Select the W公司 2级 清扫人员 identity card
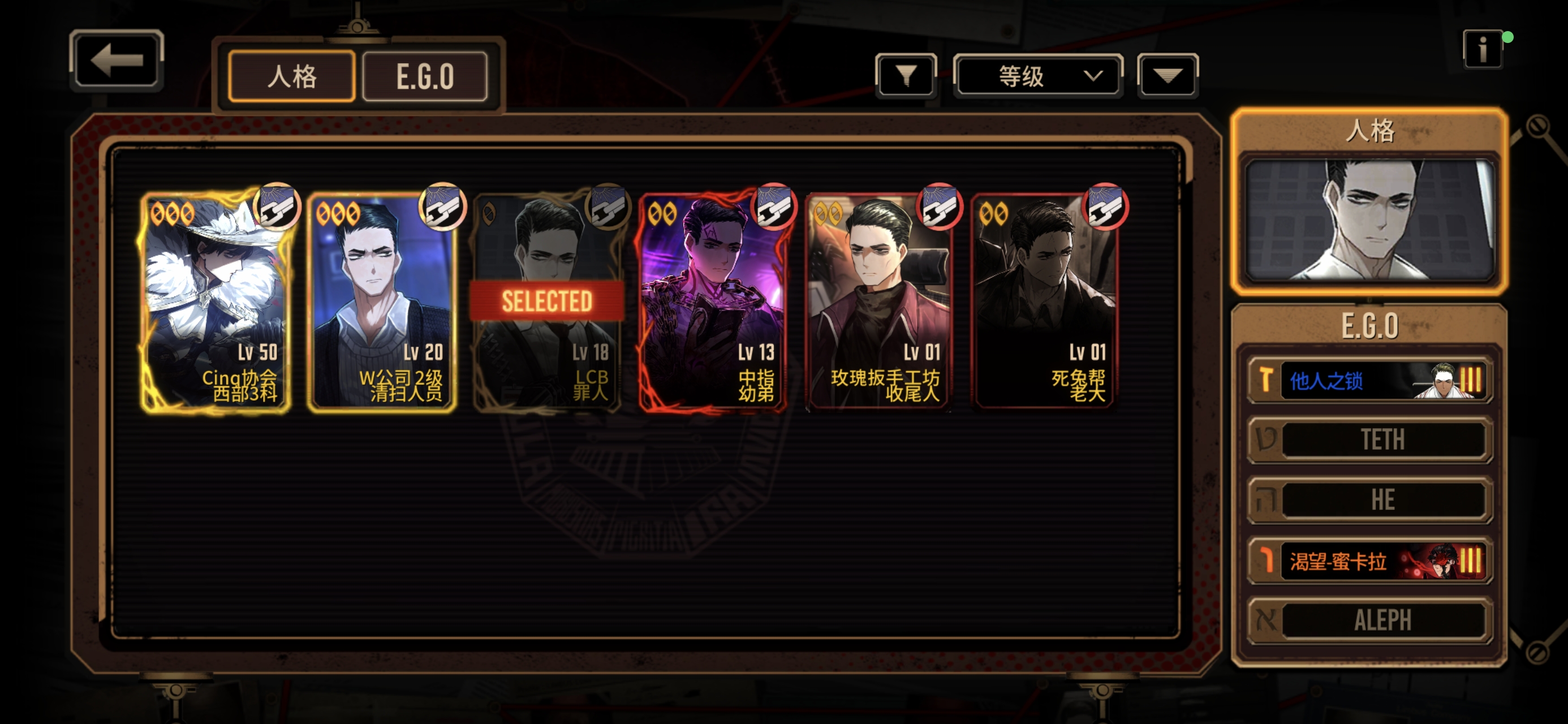Image resolution: width=1568 pixels, height=724 pixels. click(382, 302)
